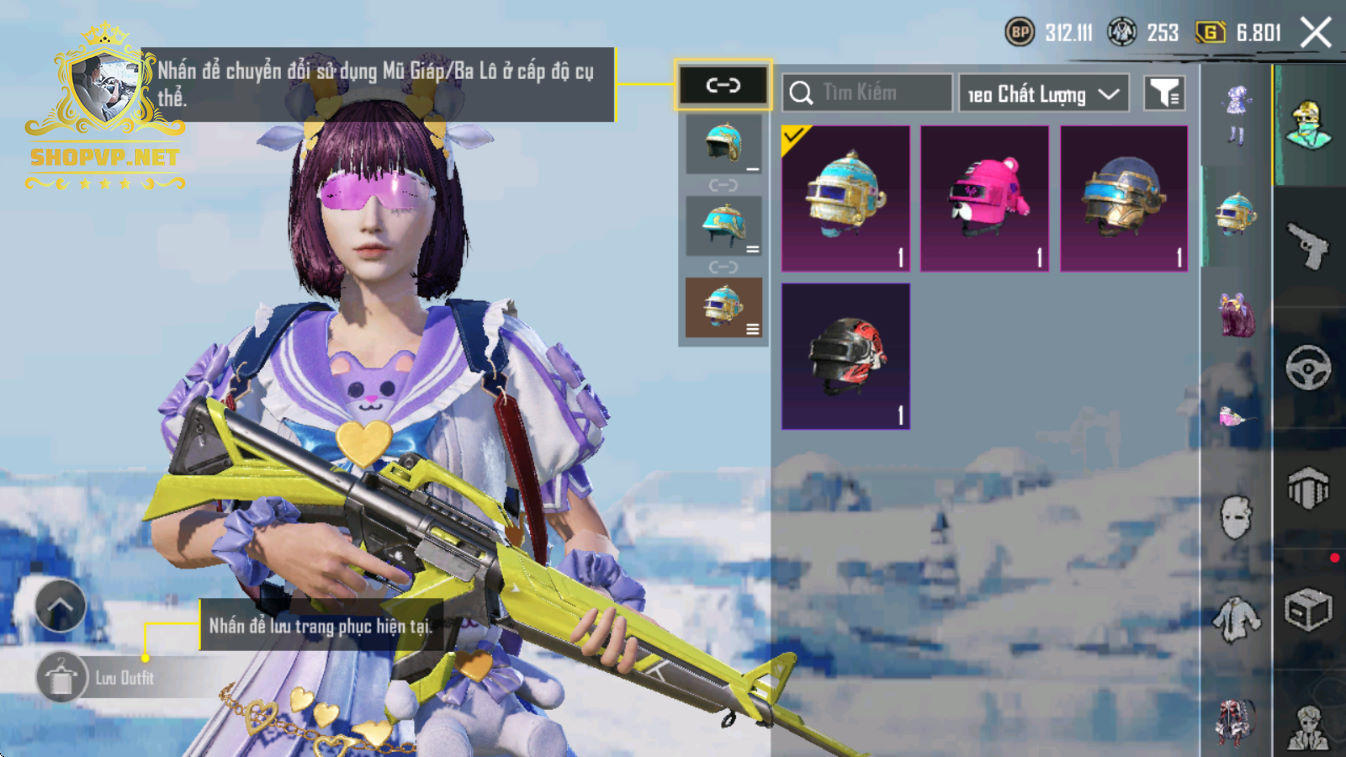The image size is (1346, 757).
Task: Toggle the helmet level link button
Action: tap(723, 85)
